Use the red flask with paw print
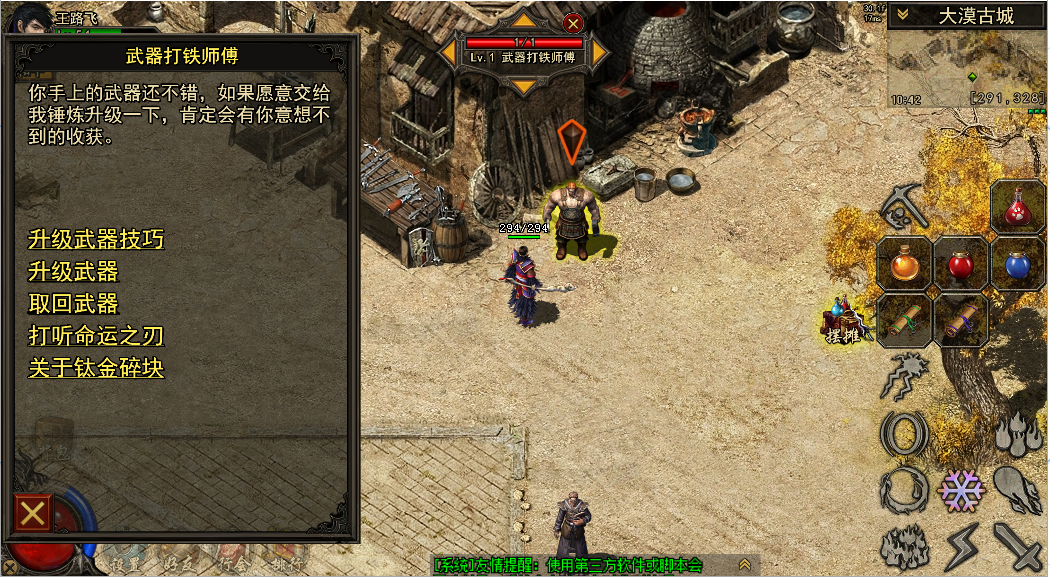This screenshot has width=1050, height=578. [1018, 207]
